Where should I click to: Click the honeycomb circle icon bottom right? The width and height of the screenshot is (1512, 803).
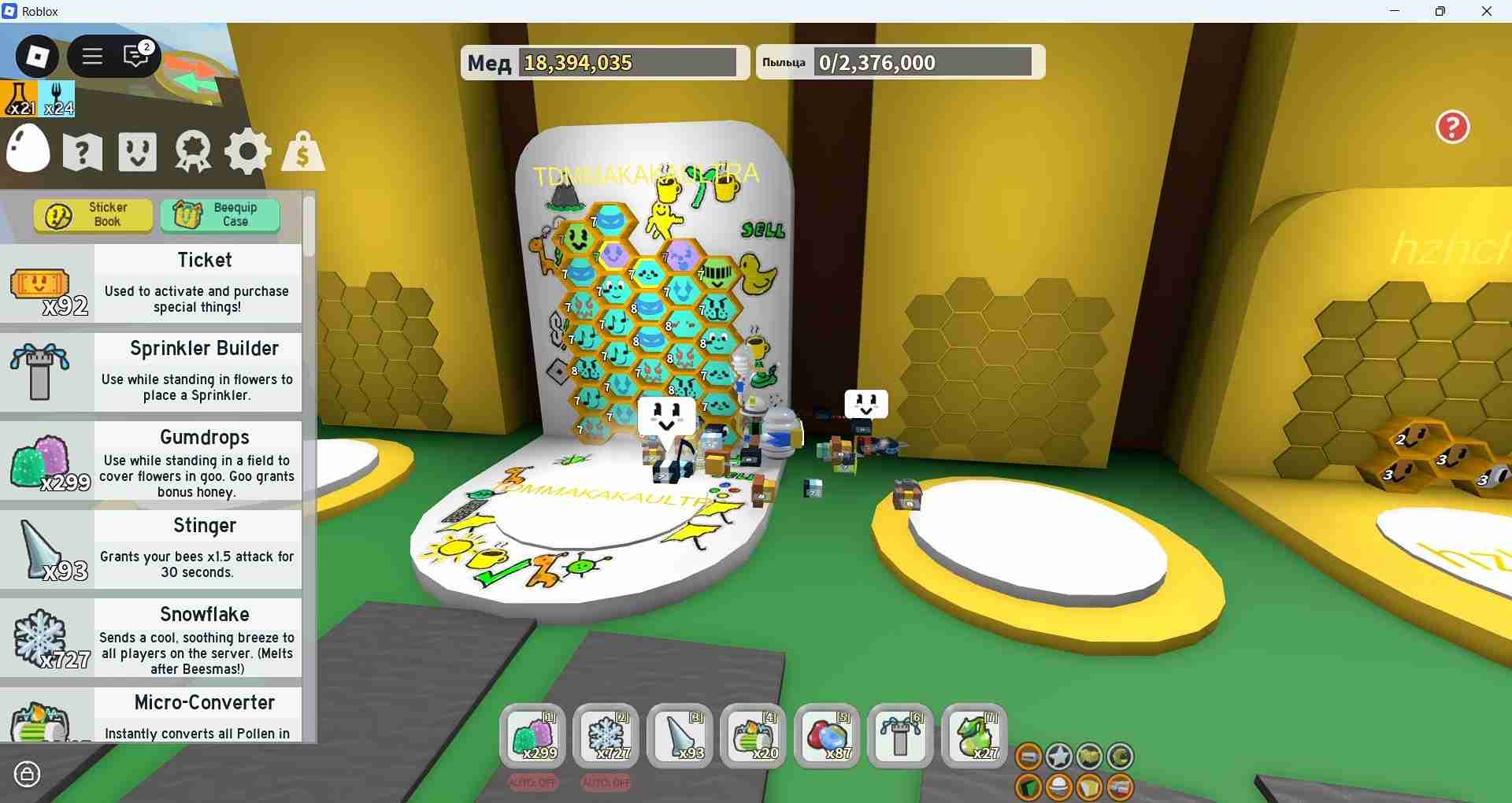point(1090,757)
